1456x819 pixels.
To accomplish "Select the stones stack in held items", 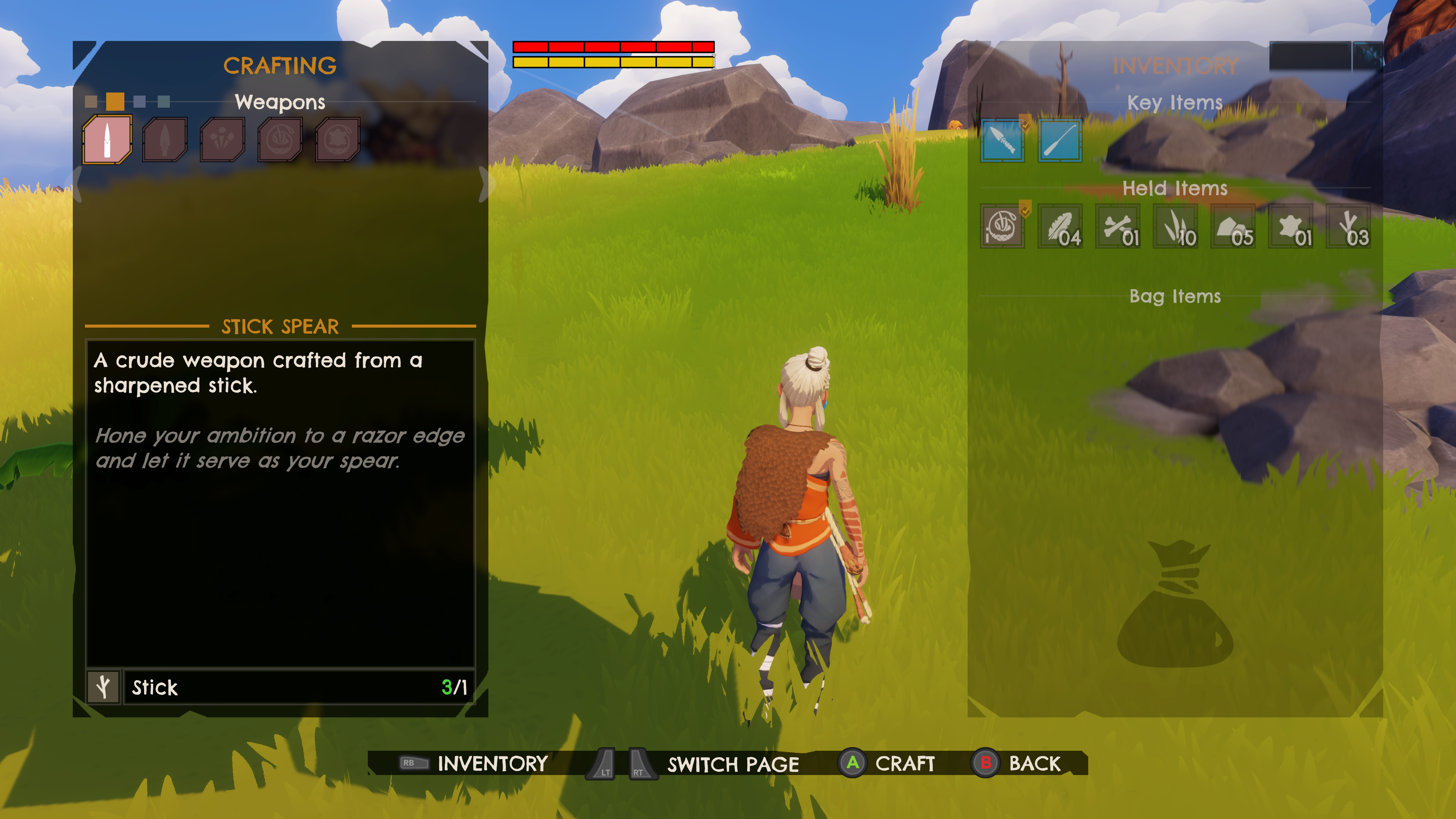I will pyautogui.click(x=1233, y=226).
